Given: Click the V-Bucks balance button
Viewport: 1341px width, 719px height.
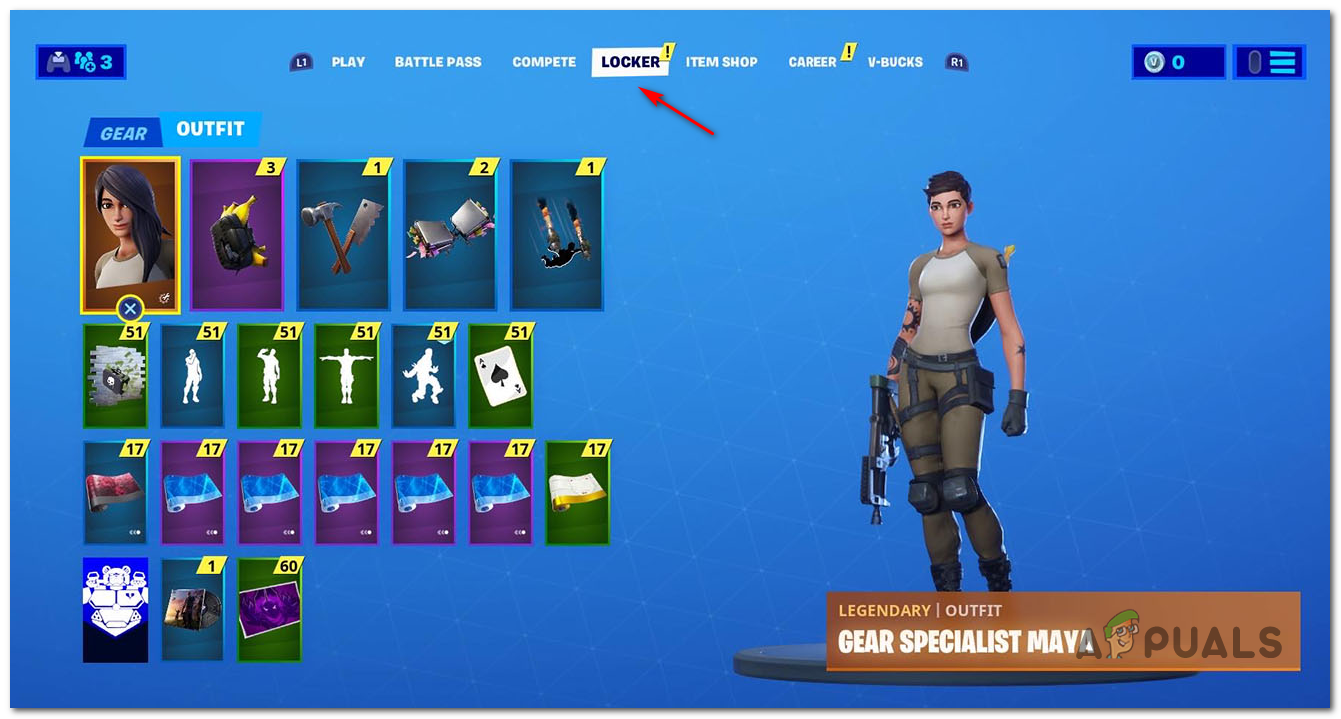Looking at the screenshot, I should (1178, 62).
